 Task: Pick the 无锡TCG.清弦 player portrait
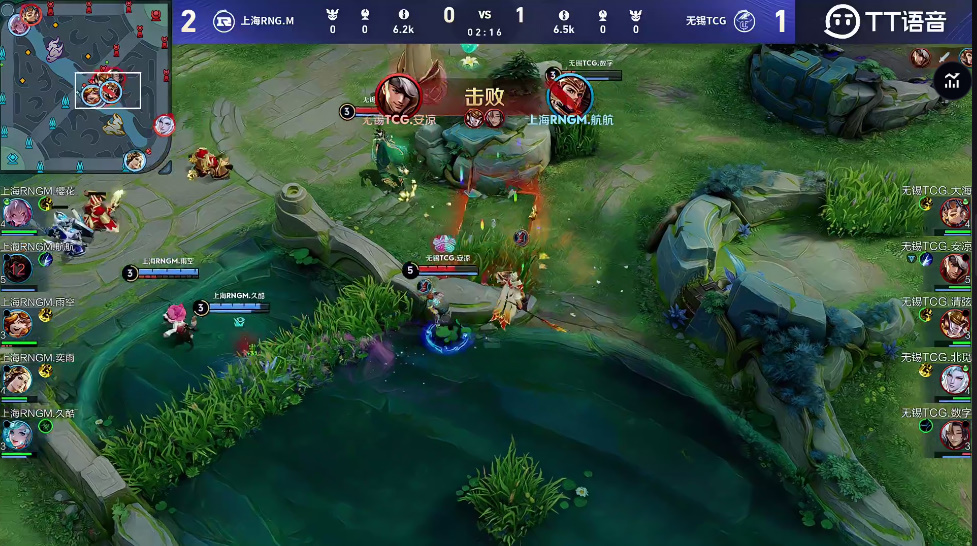tap(956, 324)
